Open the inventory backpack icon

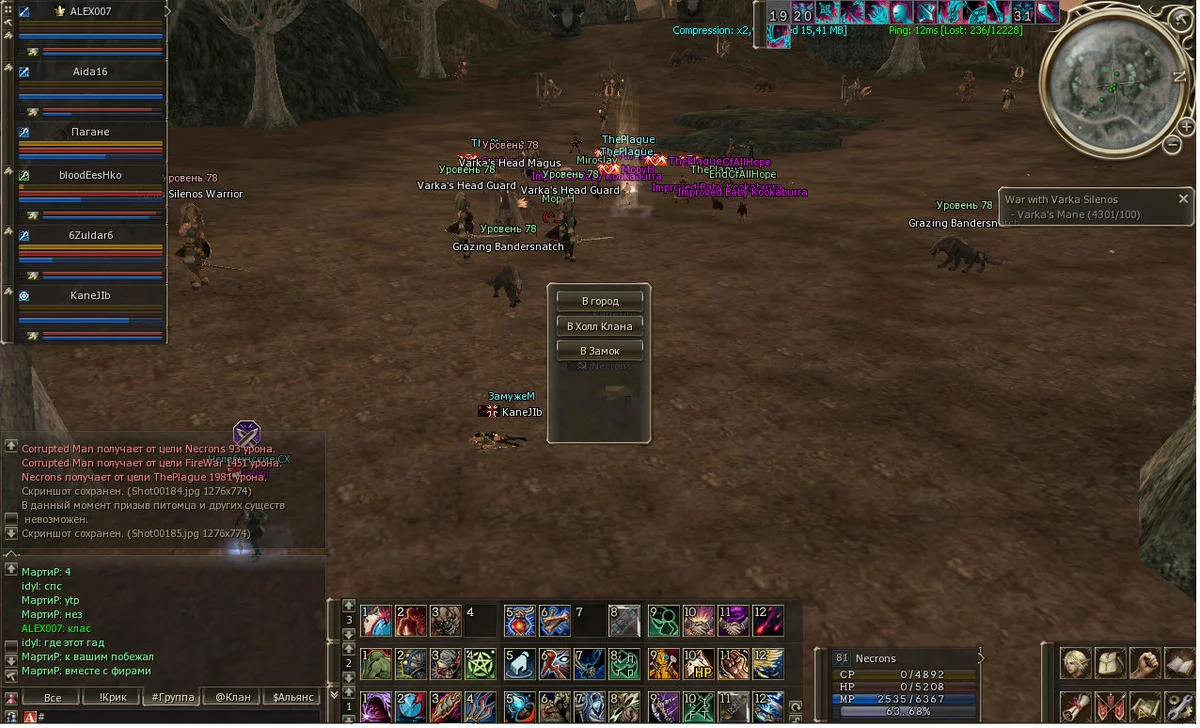(x=1111, y=663)
